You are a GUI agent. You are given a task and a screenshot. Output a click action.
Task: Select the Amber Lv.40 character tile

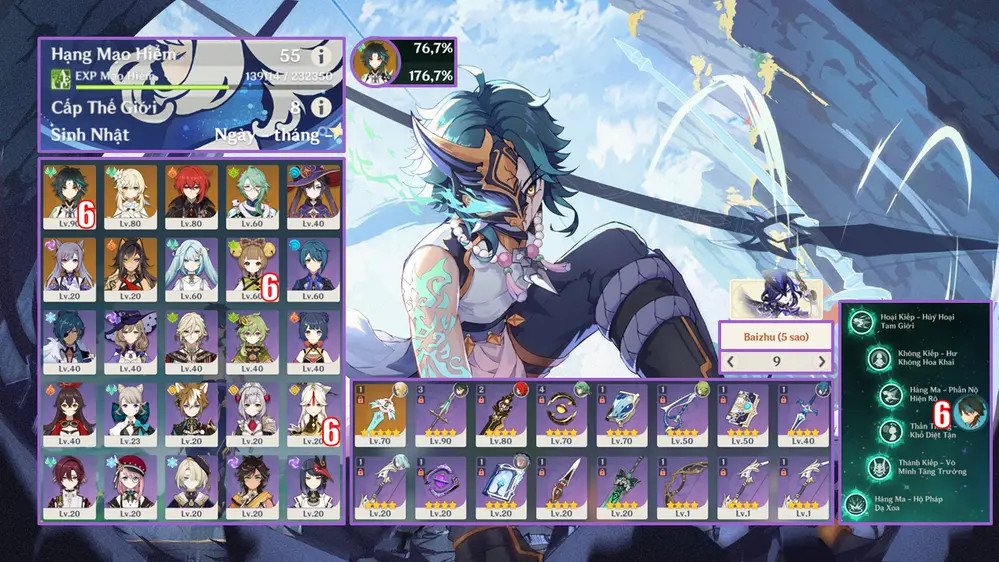(x=70, y=414)
